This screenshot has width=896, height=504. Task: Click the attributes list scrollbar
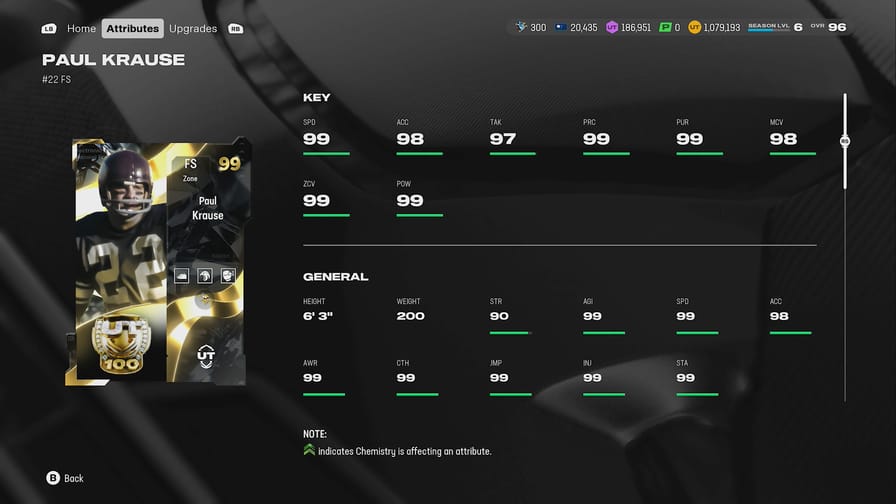pyautogui.click(x=845, y=143)
